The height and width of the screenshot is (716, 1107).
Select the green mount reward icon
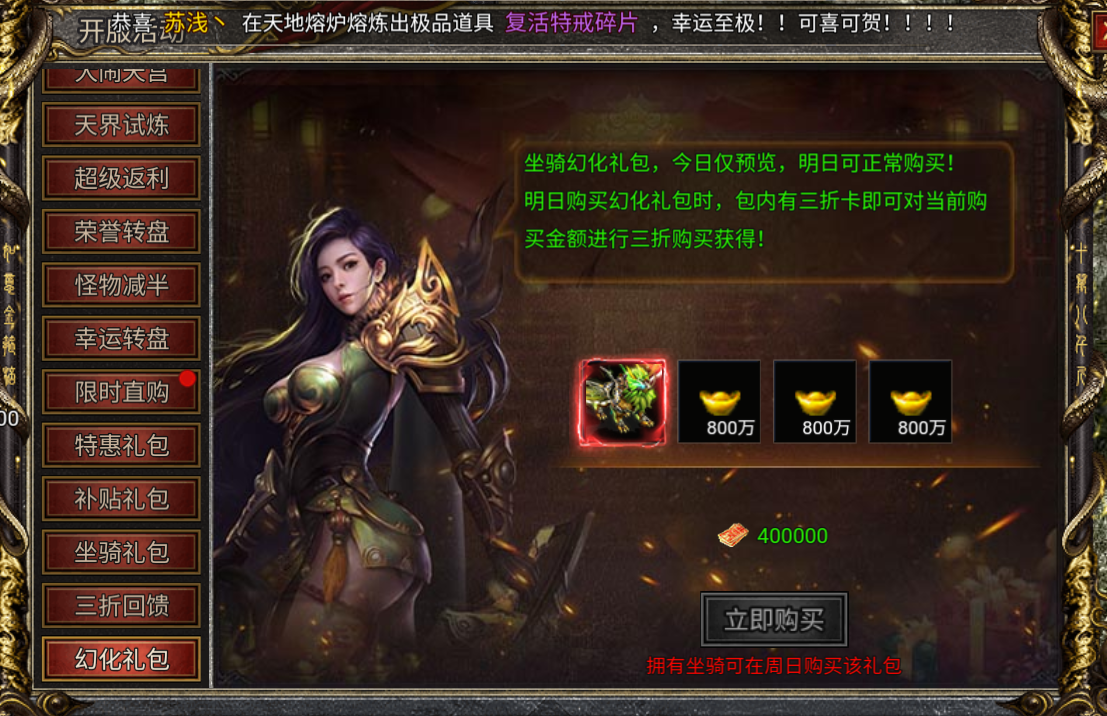pyautogui.click(x=624, y=402)
